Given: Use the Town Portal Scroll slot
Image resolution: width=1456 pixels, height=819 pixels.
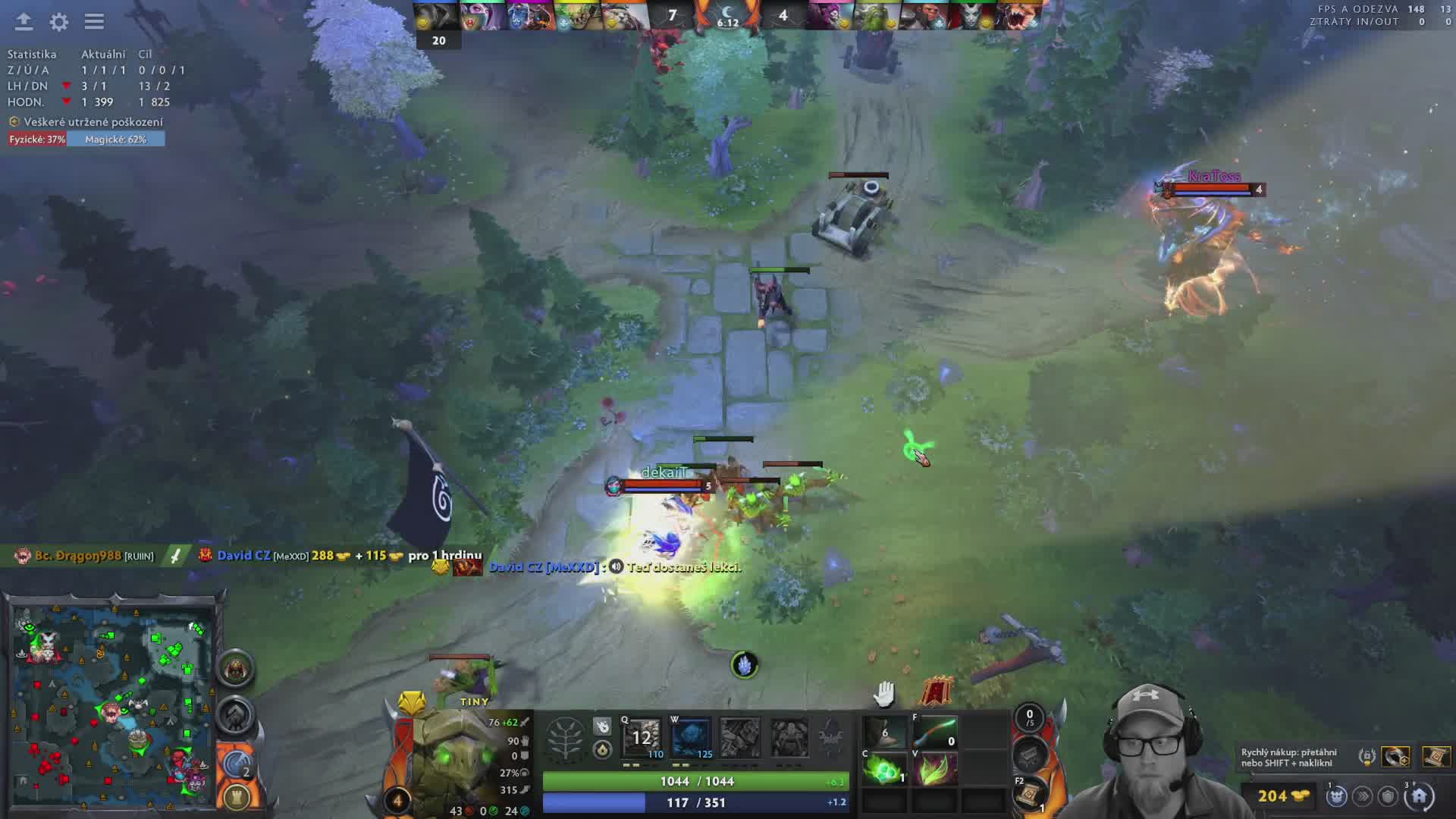Looking at the screenshot, I should (1031, 794).
